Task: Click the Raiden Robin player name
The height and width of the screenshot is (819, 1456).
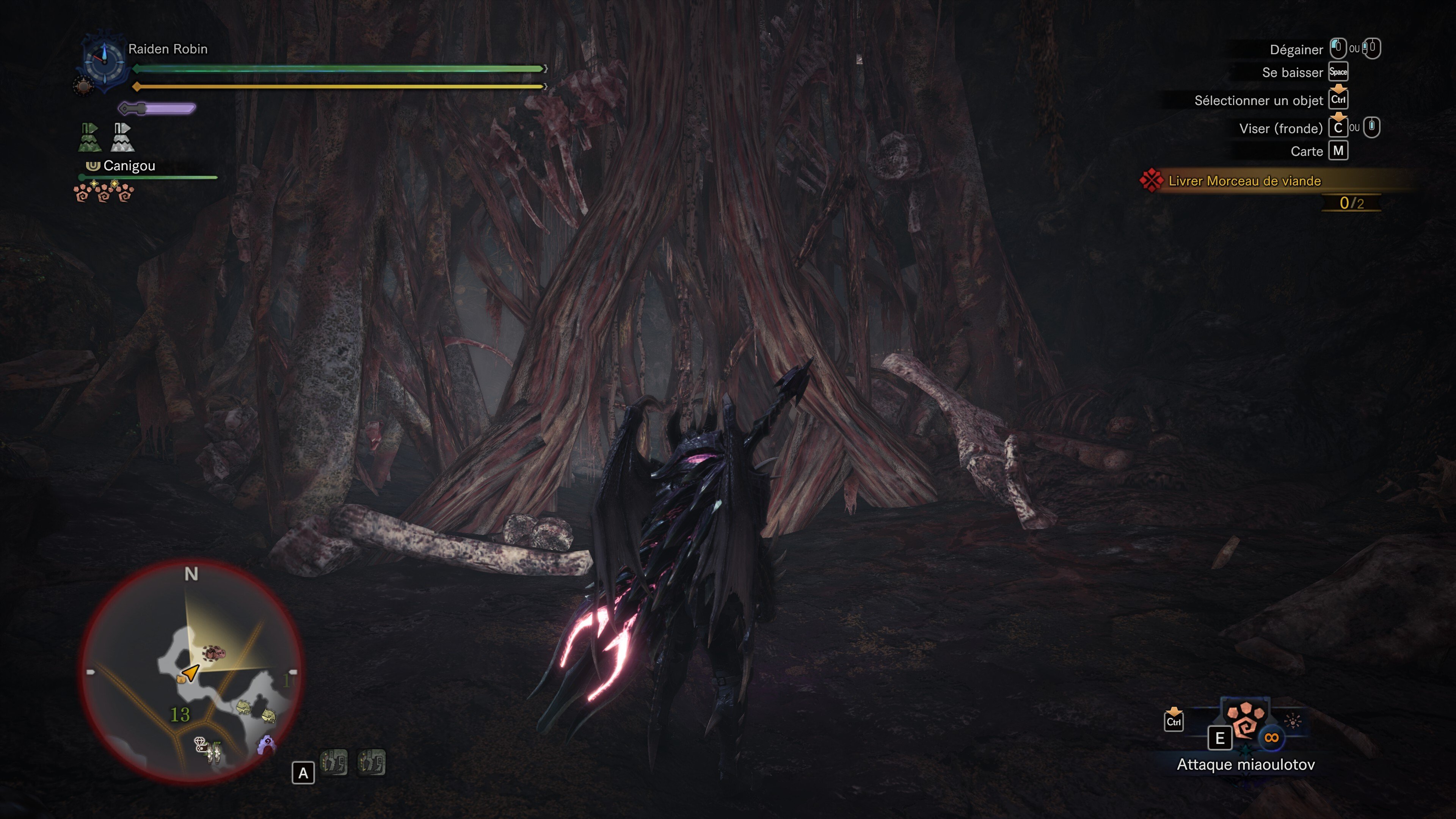Action: 168,49
